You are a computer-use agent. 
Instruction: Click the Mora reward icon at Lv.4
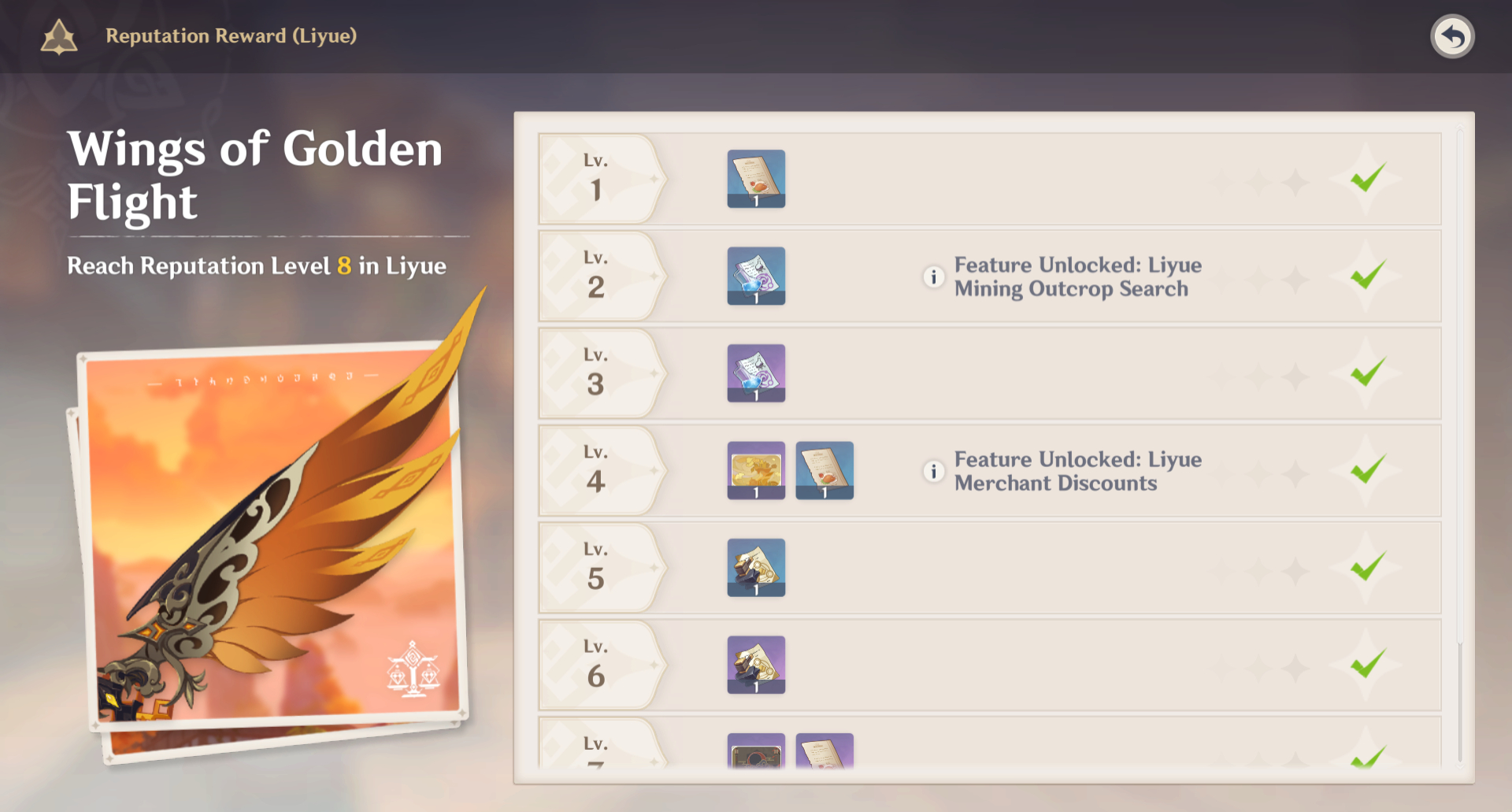756,470
